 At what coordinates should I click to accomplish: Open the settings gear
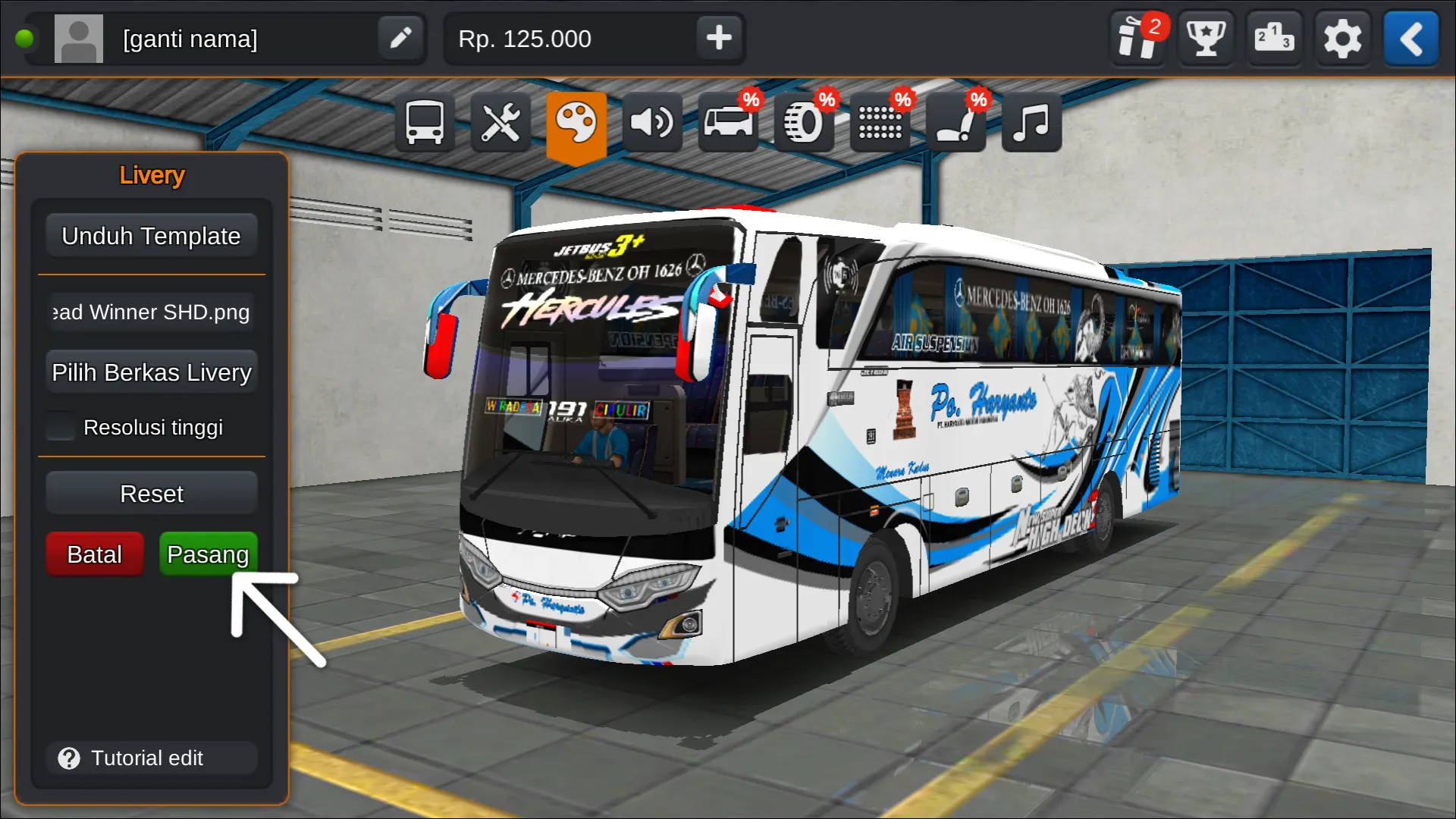[x=1343, y=38]
